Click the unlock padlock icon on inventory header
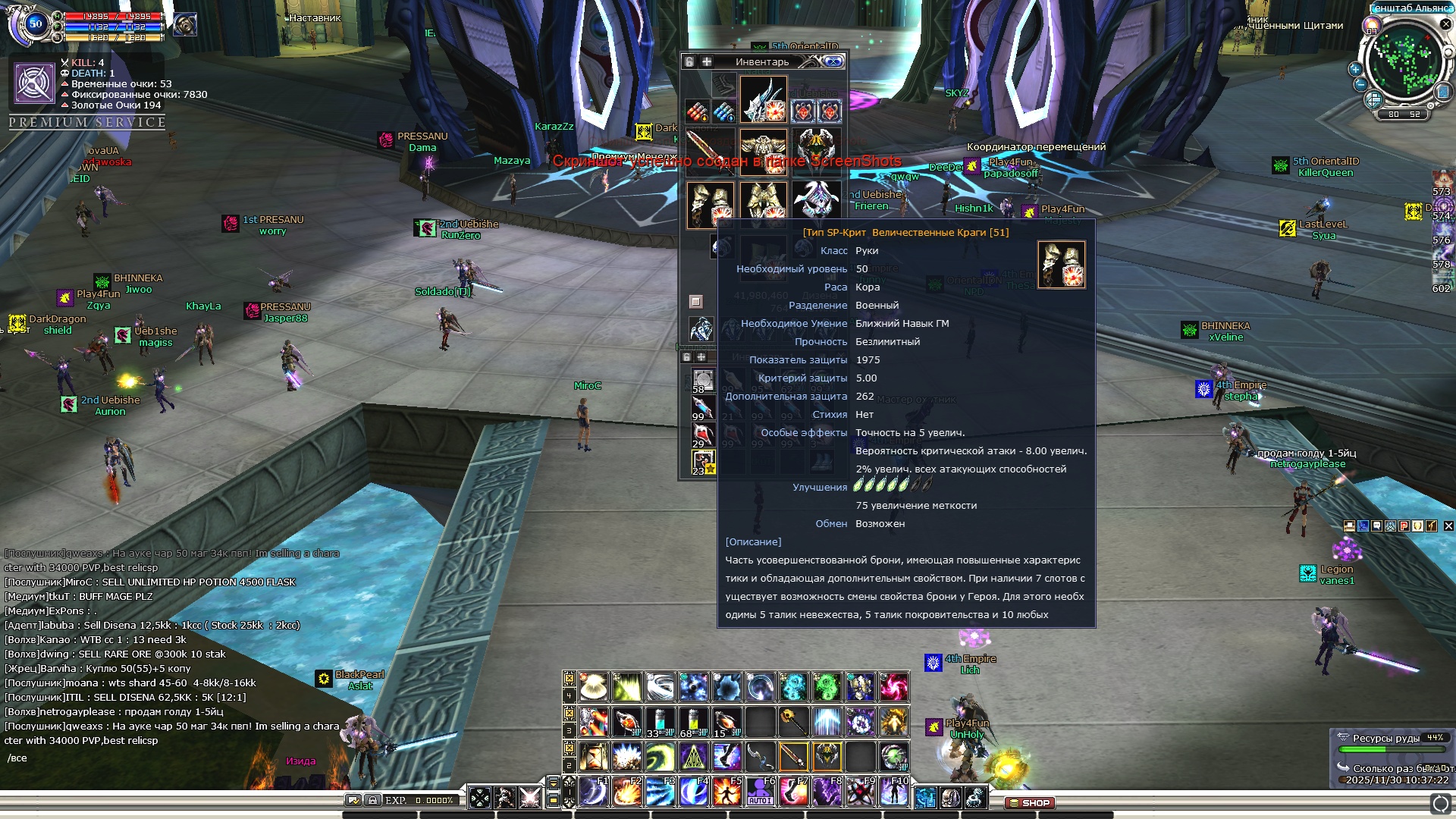 pos(689,61)
